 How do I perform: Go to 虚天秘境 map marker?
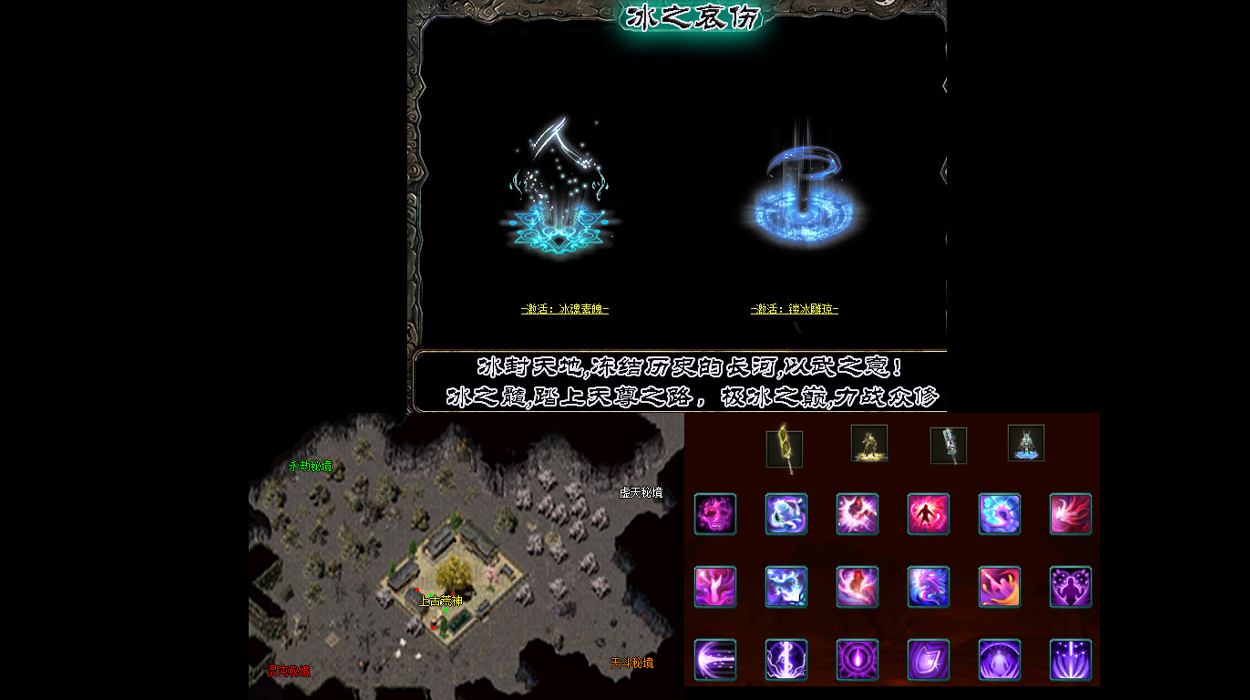point(641,493)
